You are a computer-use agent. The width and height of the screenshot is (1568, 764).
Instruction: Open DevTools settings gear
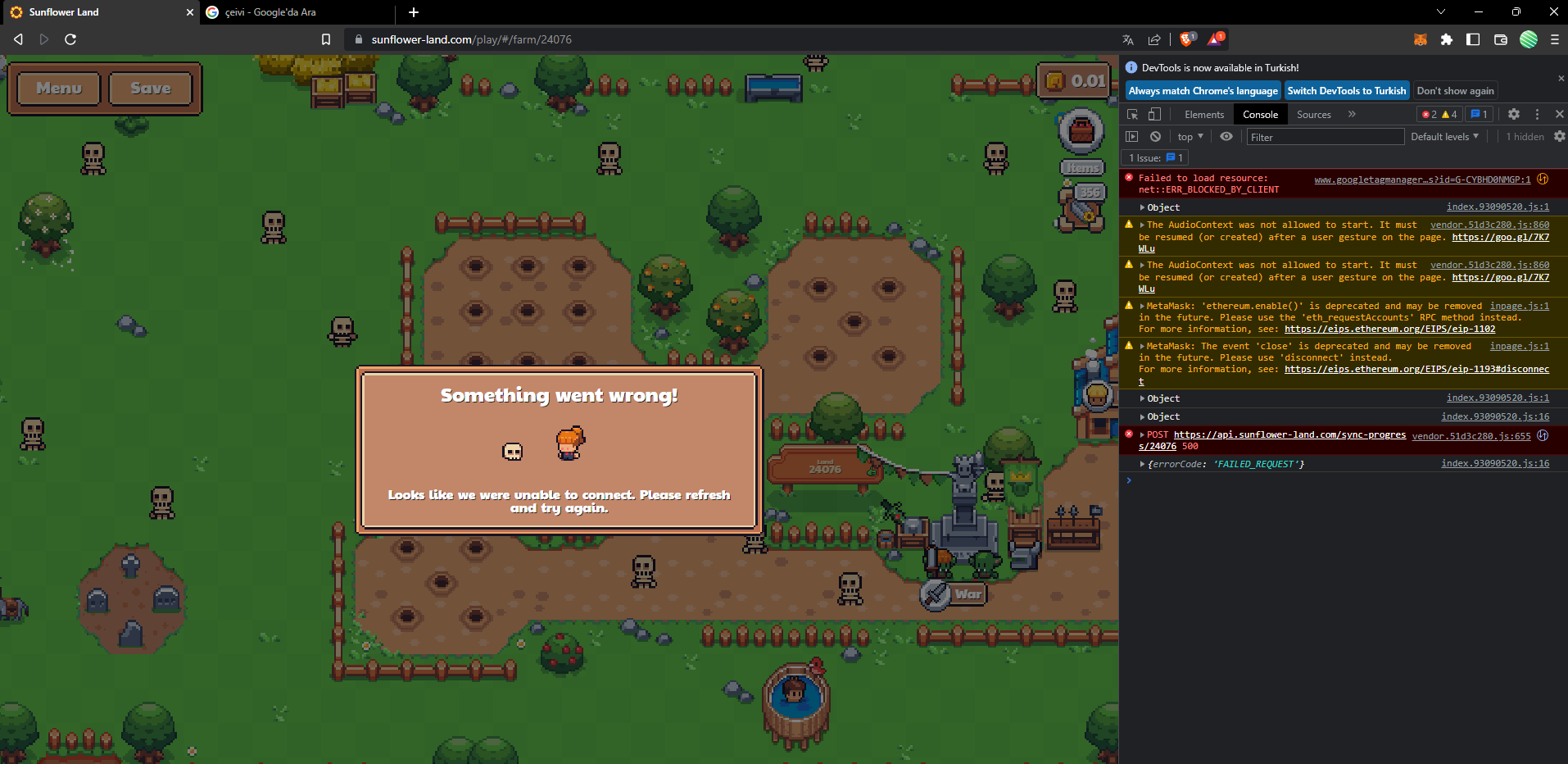click(x=1513, y=114)
